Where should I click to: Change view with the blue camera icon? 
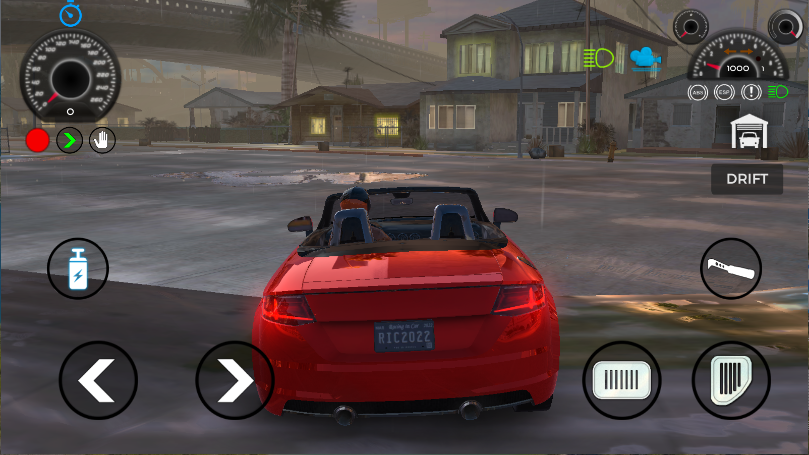[x=645, y=58]
